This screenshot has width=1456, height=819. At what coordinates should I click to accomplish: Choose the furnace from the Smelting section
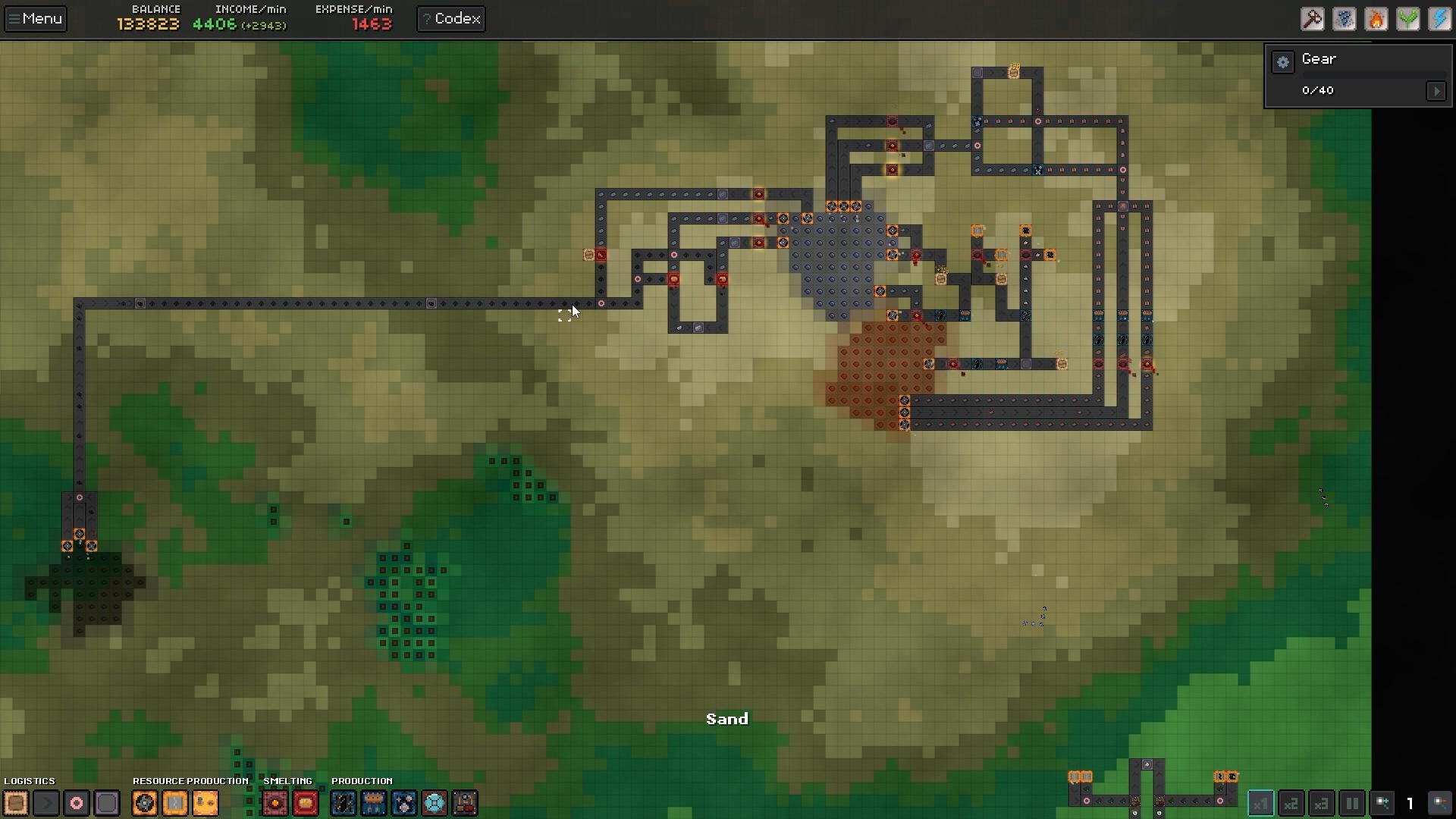pos(275,803)
